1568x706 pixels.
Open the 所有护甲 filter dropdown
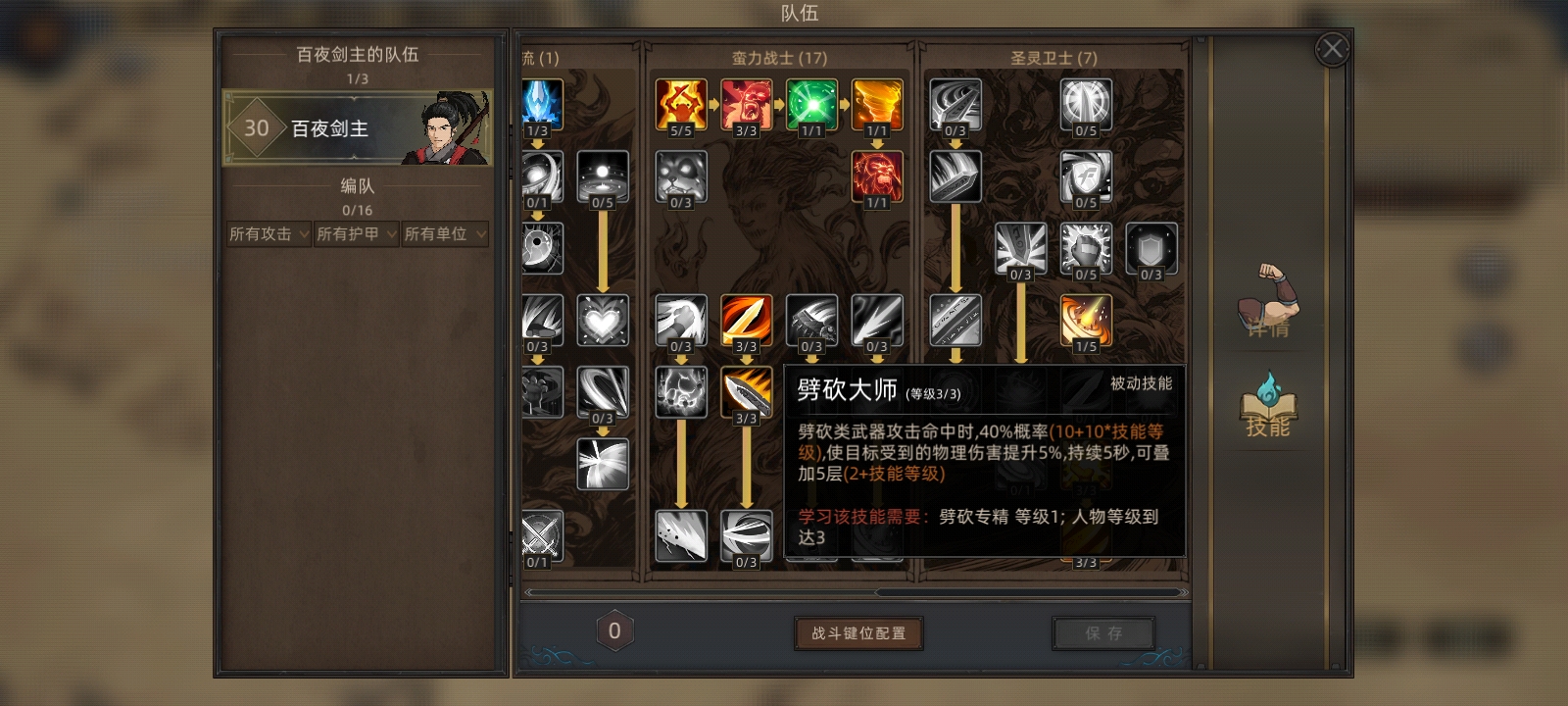tap(355, 234)
